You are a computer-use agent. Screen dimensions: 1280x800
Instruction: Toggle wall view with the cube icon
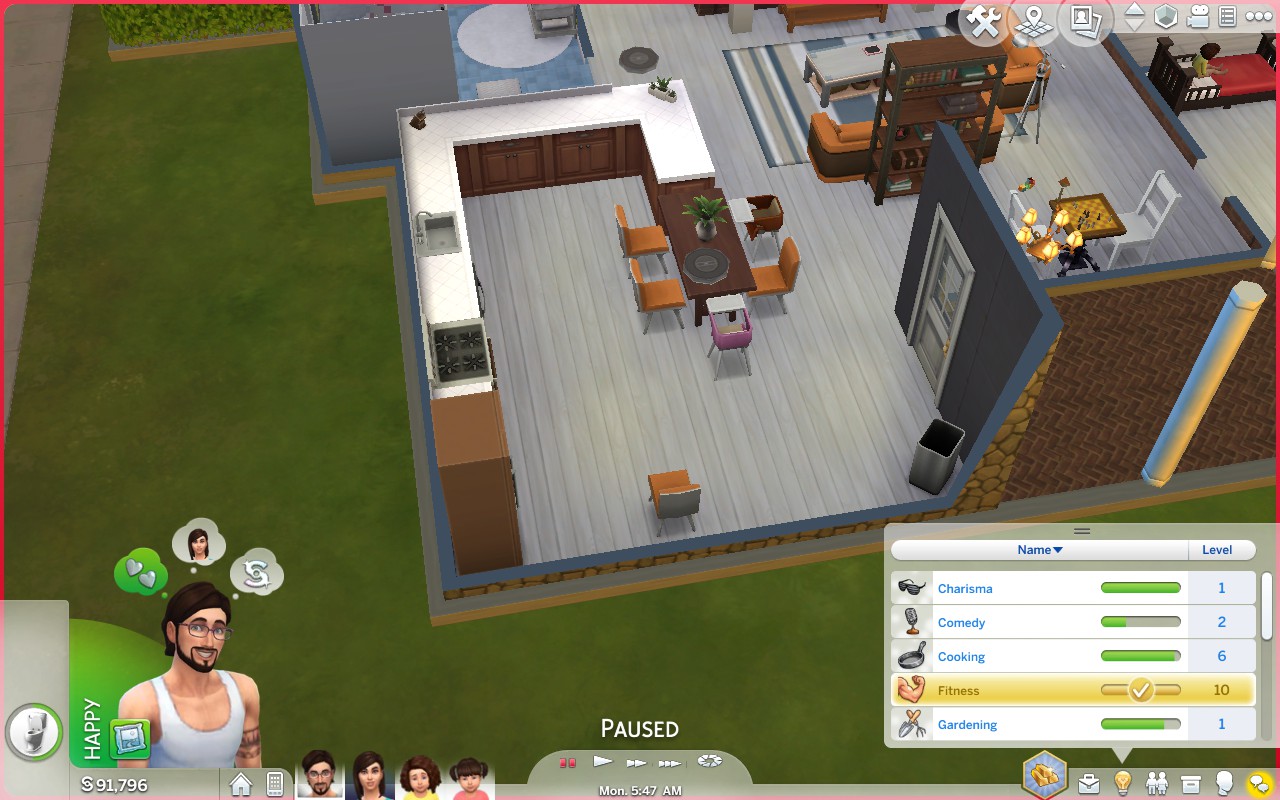(1164, 16)
